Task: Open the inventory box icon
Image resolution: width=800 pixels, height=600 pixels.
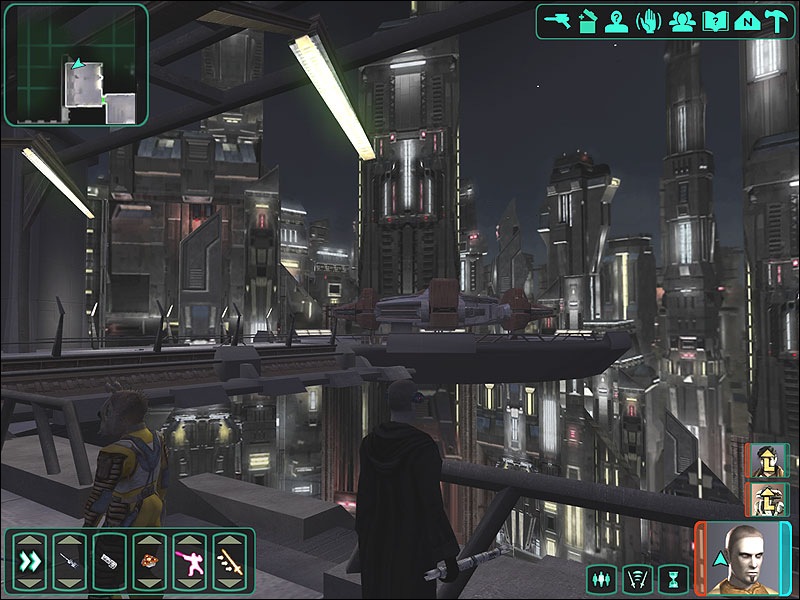Action: [x=589, y=20]
